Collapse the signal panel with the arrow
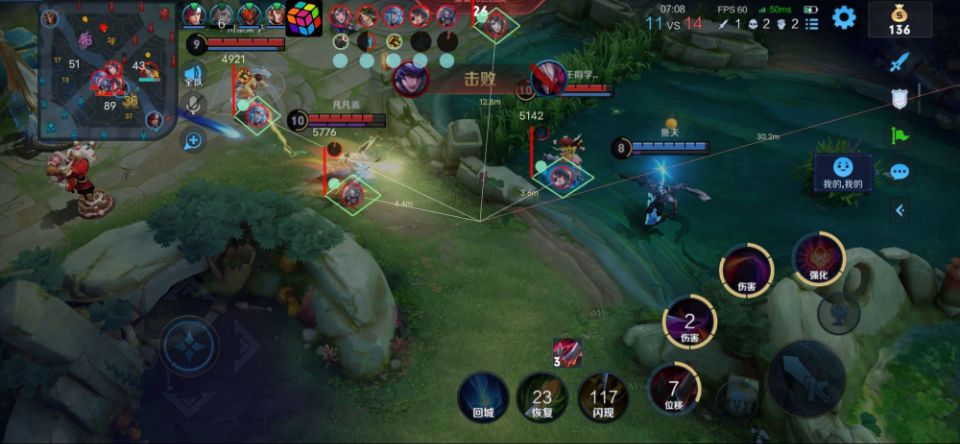 click(x=899, y=210)
